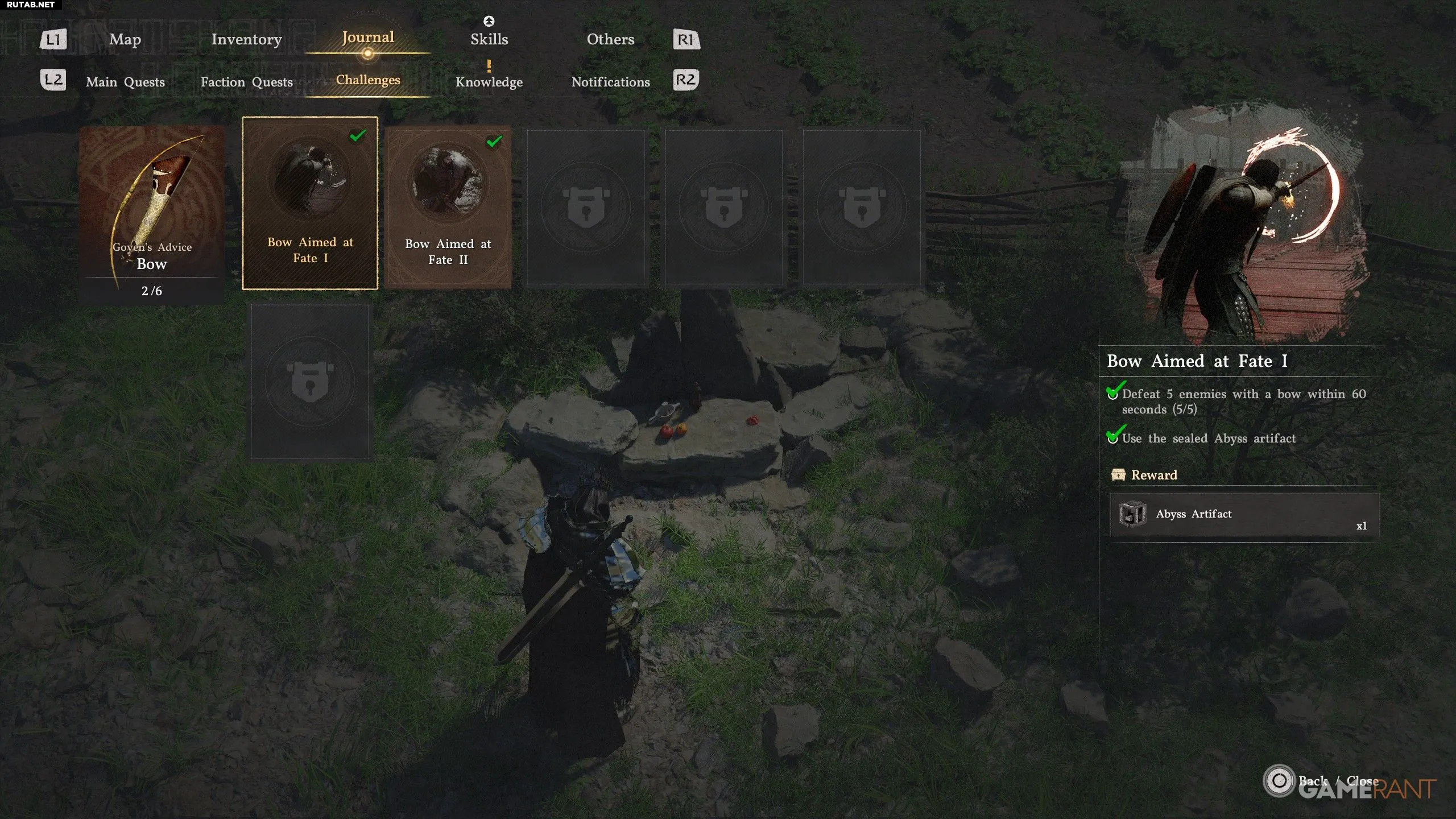This screenshot has width=1456, height=819.
Task: Select the Challenges sub-tab
Action: pos(368,80)
